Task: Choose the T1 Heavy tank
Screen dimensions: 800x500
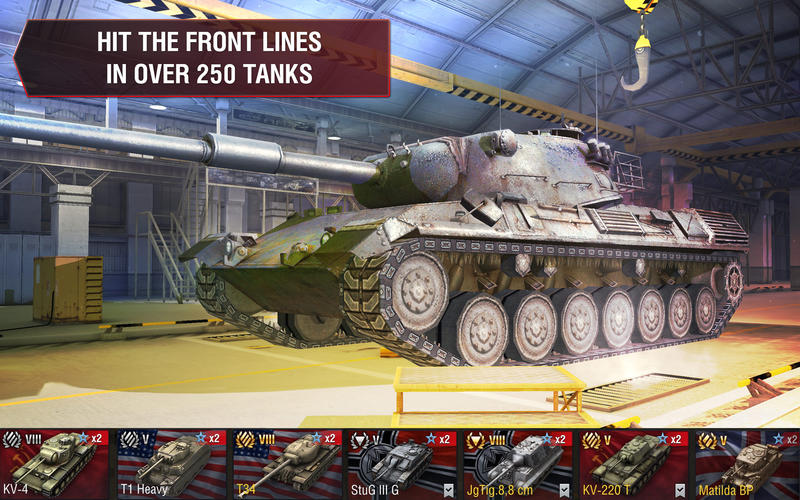Action: 170,465
